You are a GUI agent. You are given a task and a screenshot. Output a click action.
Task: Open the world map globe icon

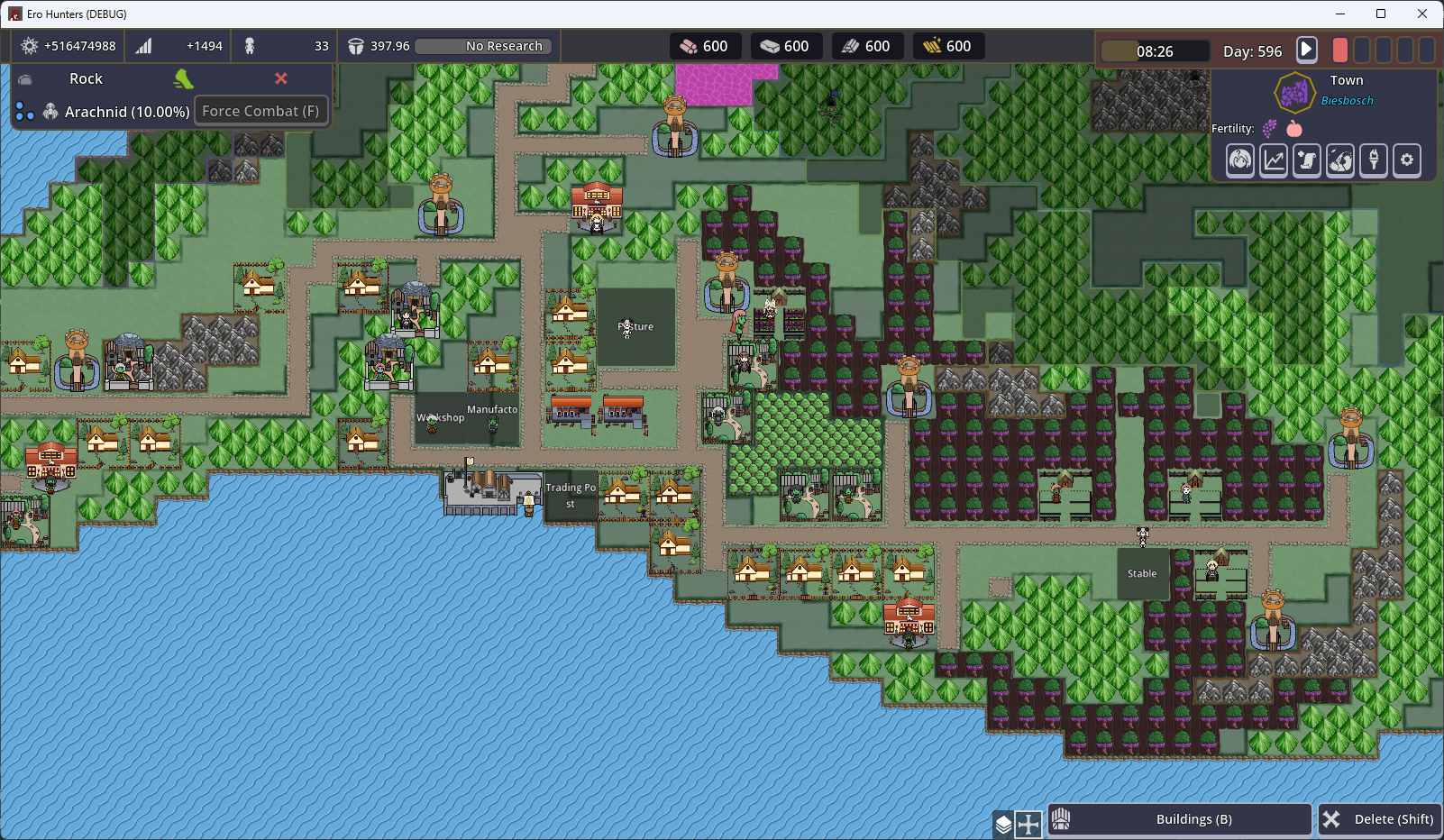(x=1340, y=160)
